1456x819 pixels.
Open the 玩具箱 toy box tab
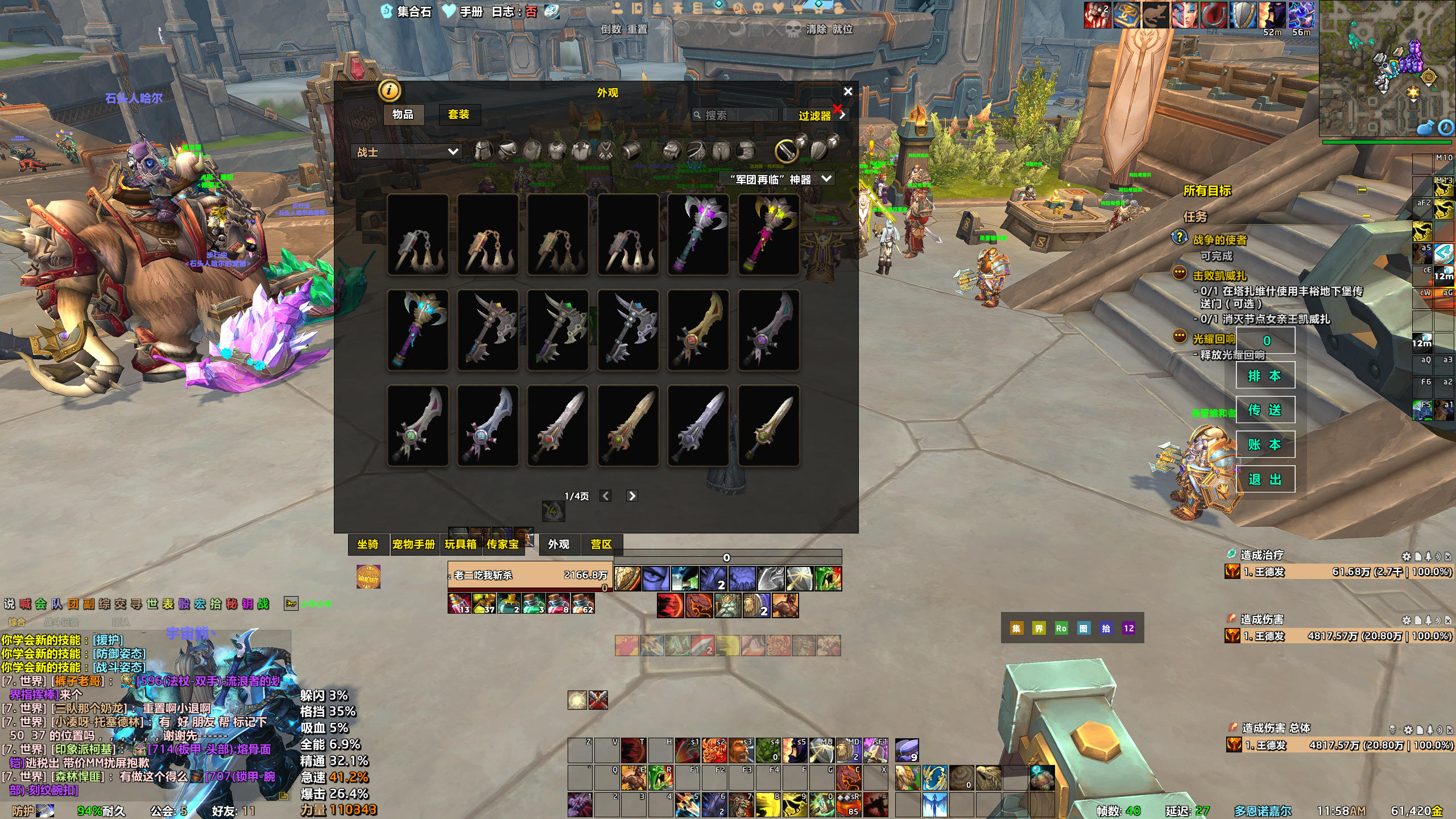pyautogui.click(x=460, y=544)
